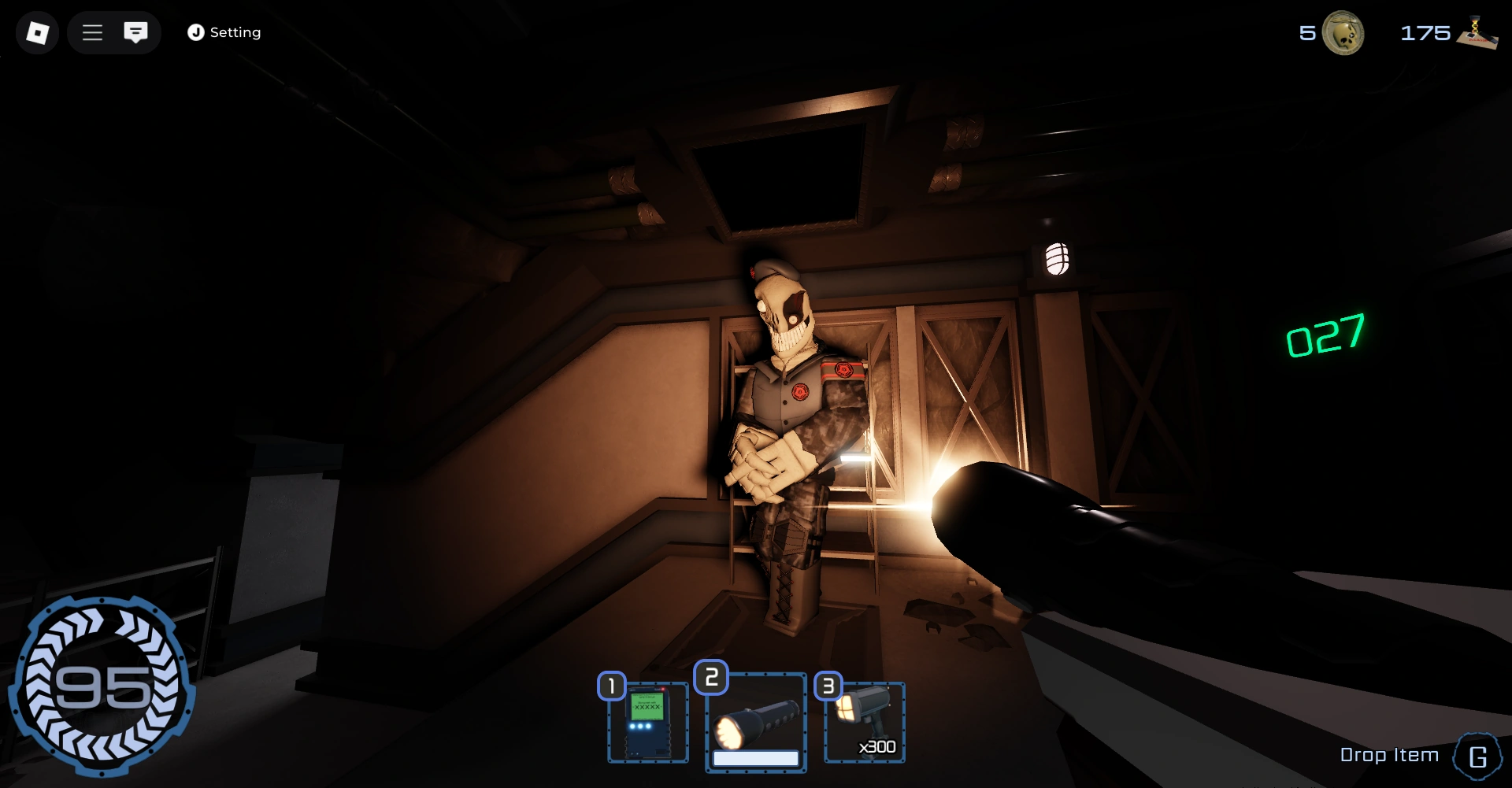Open the Roblox home menu
The width and height of the screenshot is (1512, 788).
pos(36,32)
